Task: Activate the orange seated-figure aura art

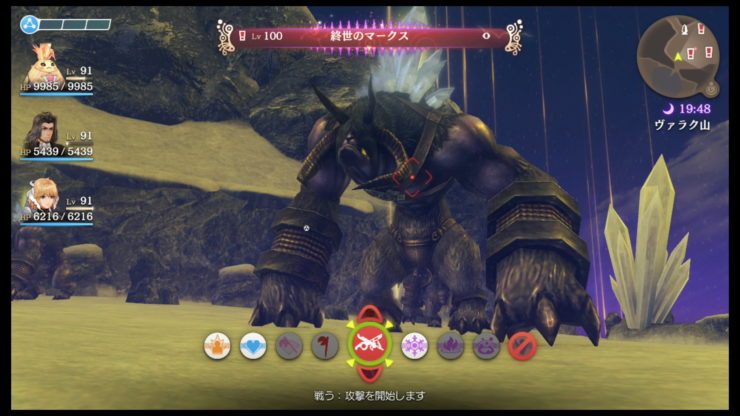Action: [x=217, y=346]
